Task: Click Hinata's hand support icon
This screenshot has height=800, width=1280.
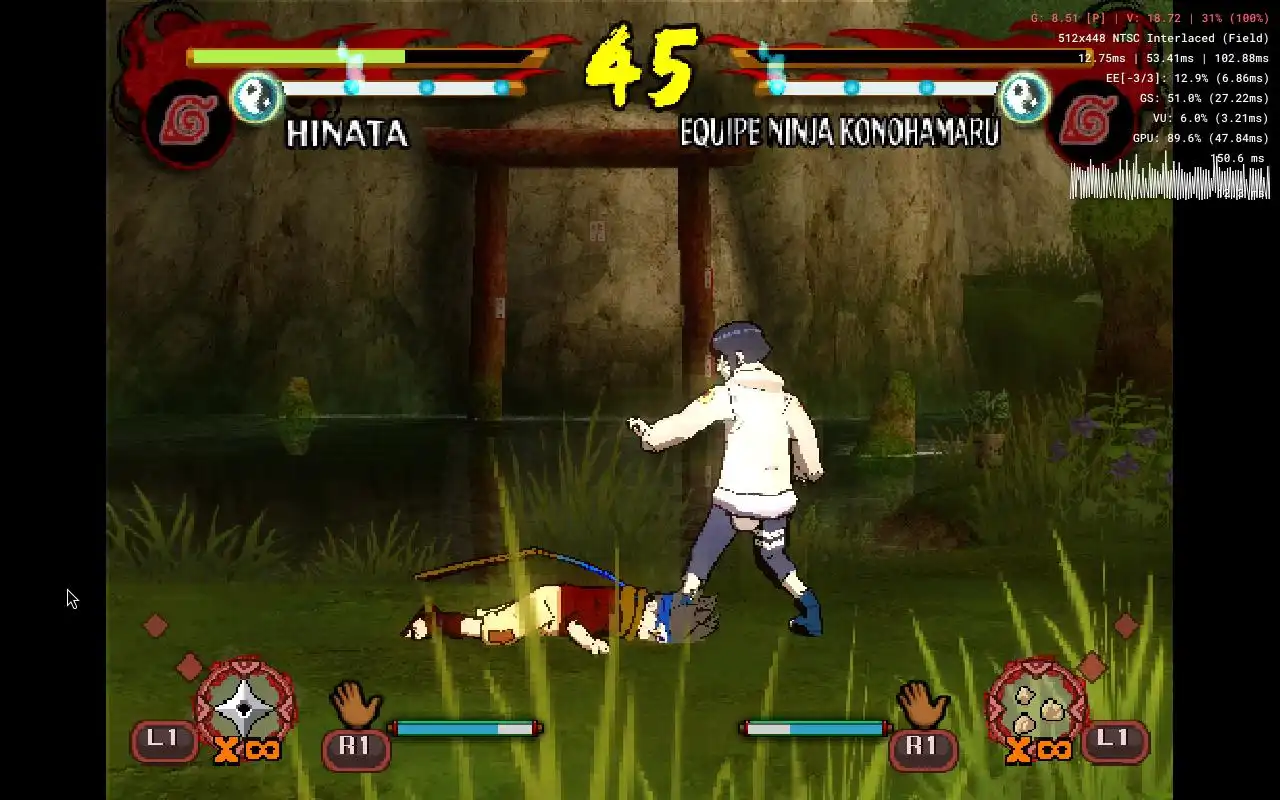Action: click(354, 705)
